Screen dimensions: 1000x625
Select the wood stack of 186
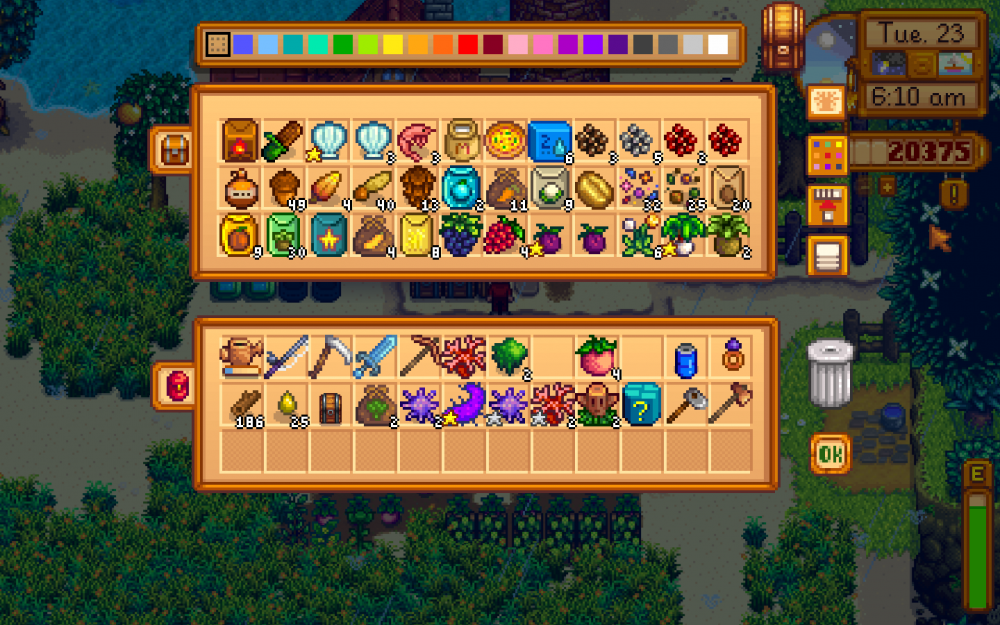click(x=241, y=405)
